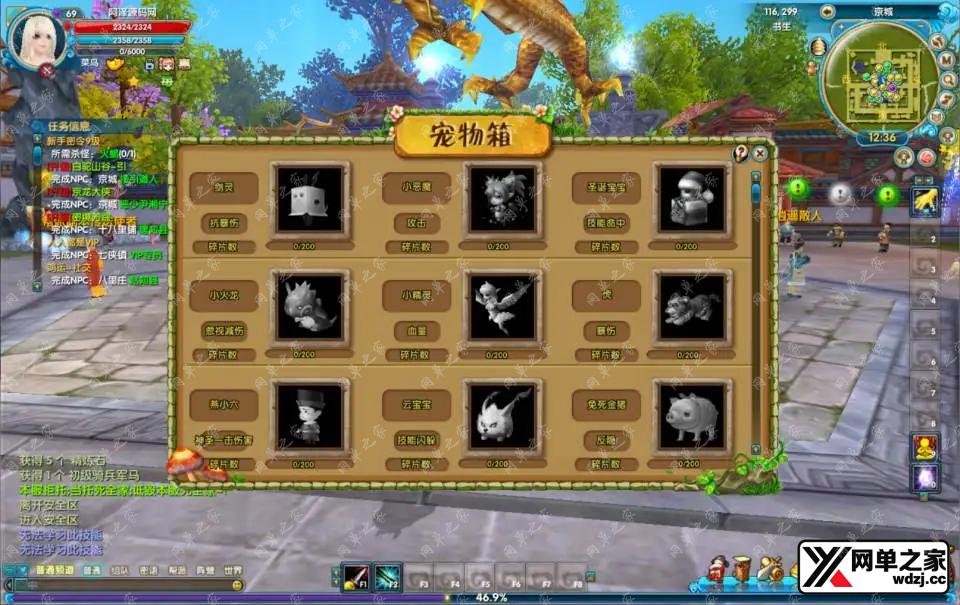Image resolution: width=960 pixels, height=605 pixels.
Task: Pick the 云宝宝 cloud baby pet portrait
Action: point(503,415)
